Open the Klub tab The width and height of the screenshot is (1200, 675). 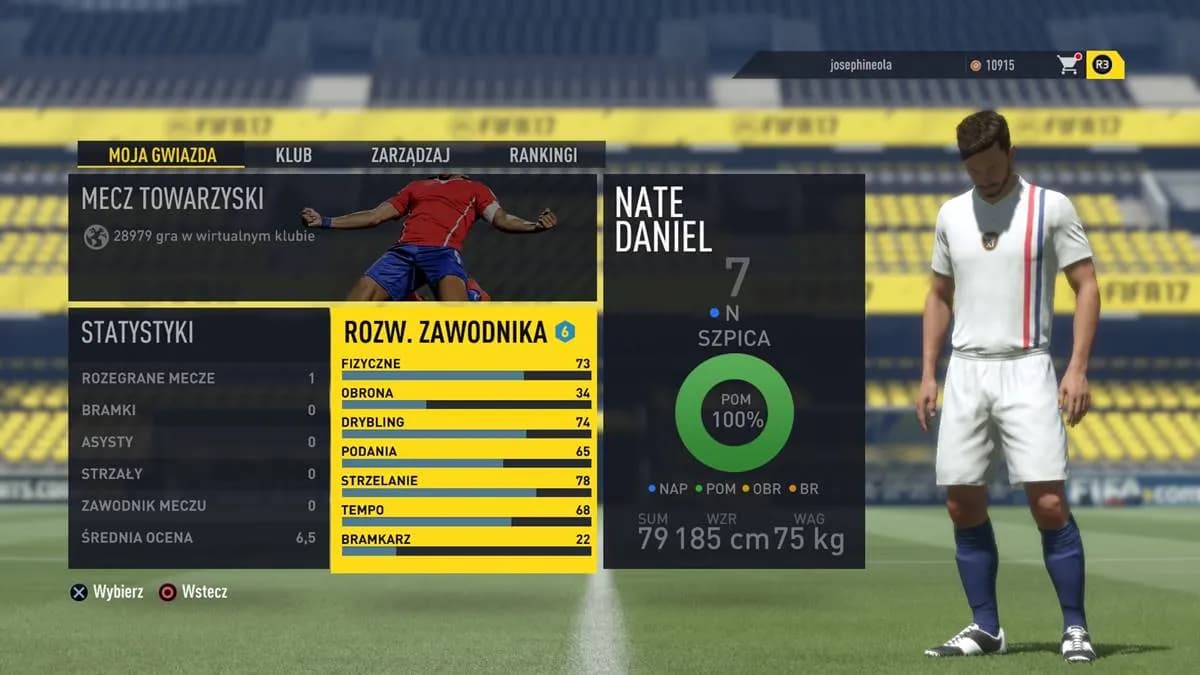[293, 155]
